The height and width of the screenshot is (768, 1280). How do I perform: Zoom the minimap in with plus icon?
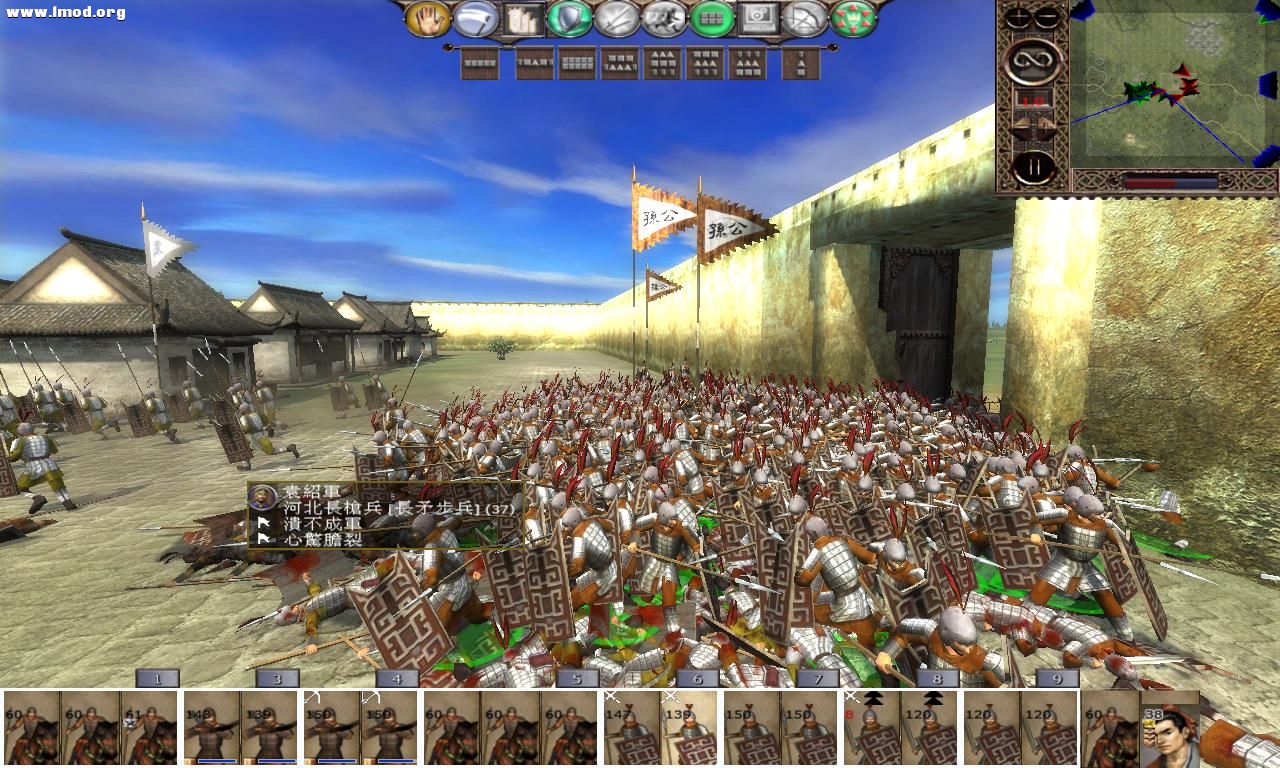[1016, 16]
